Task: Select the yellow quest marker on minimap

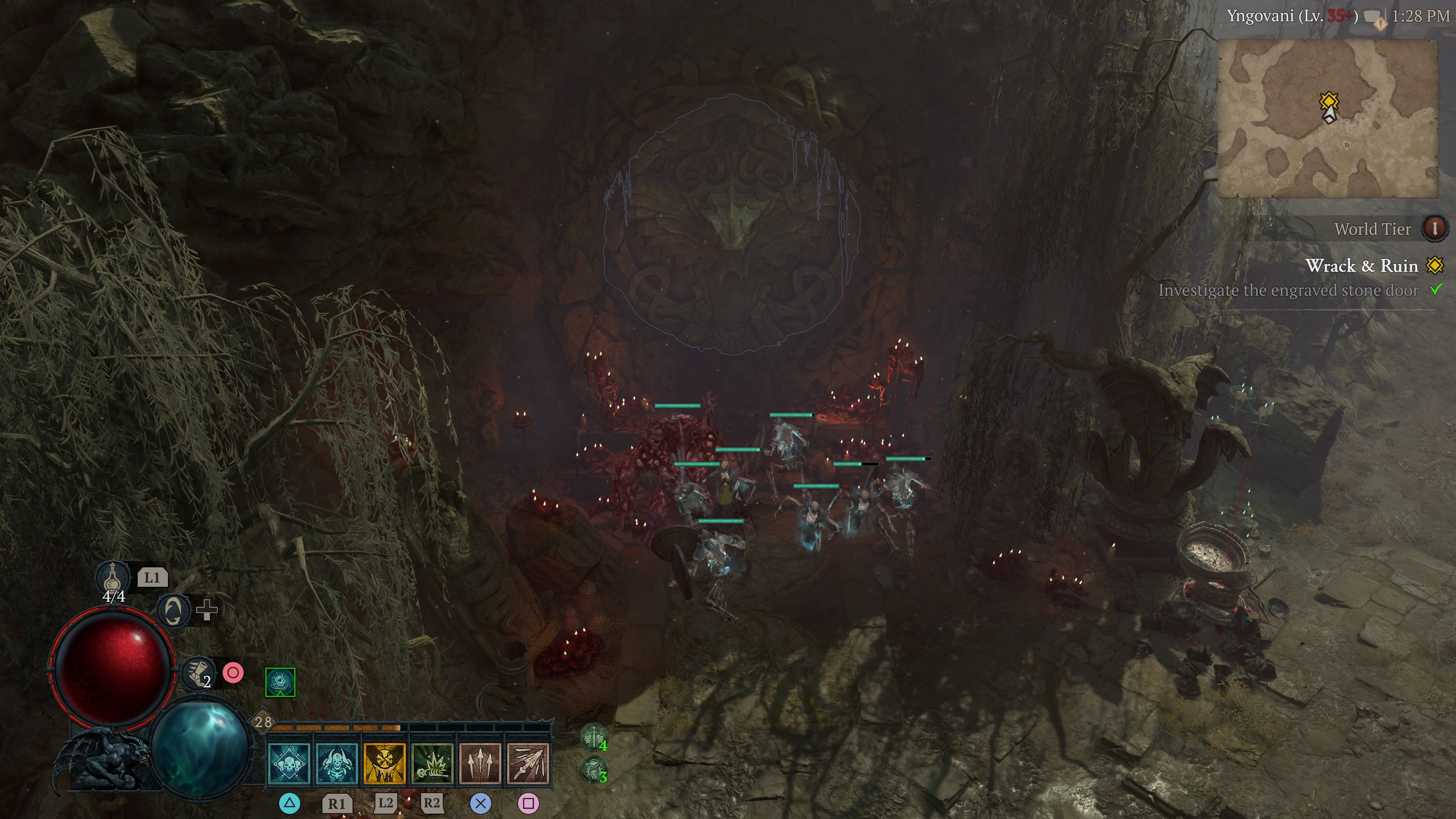Action: pos(1329,102)
